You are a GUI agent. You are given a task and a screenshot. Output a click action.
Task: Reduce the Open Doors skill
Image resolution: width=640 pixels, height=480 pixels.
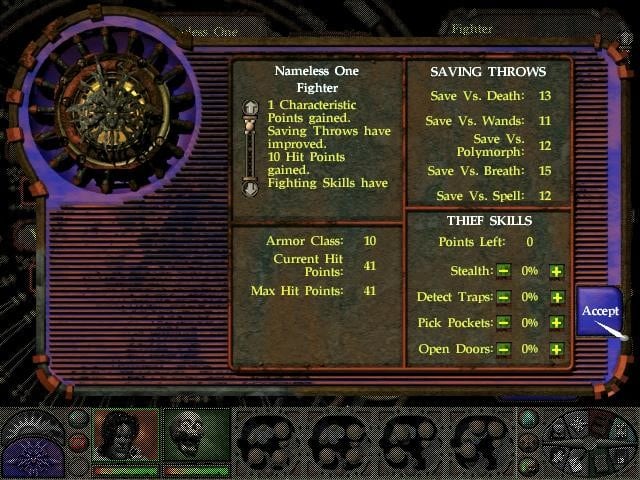click(504, 350)
